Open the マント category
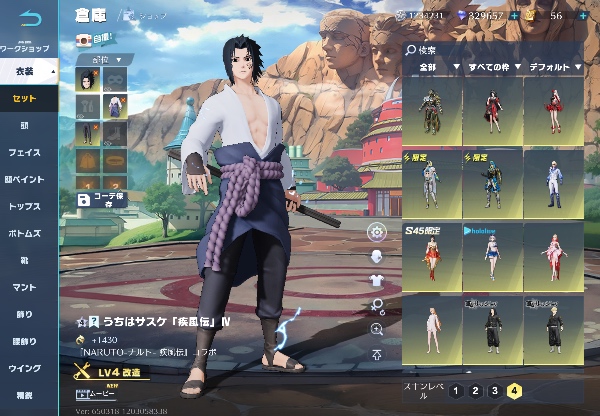Image resolution: width=600 pixels, height=416 pixels. pos(24,287)
